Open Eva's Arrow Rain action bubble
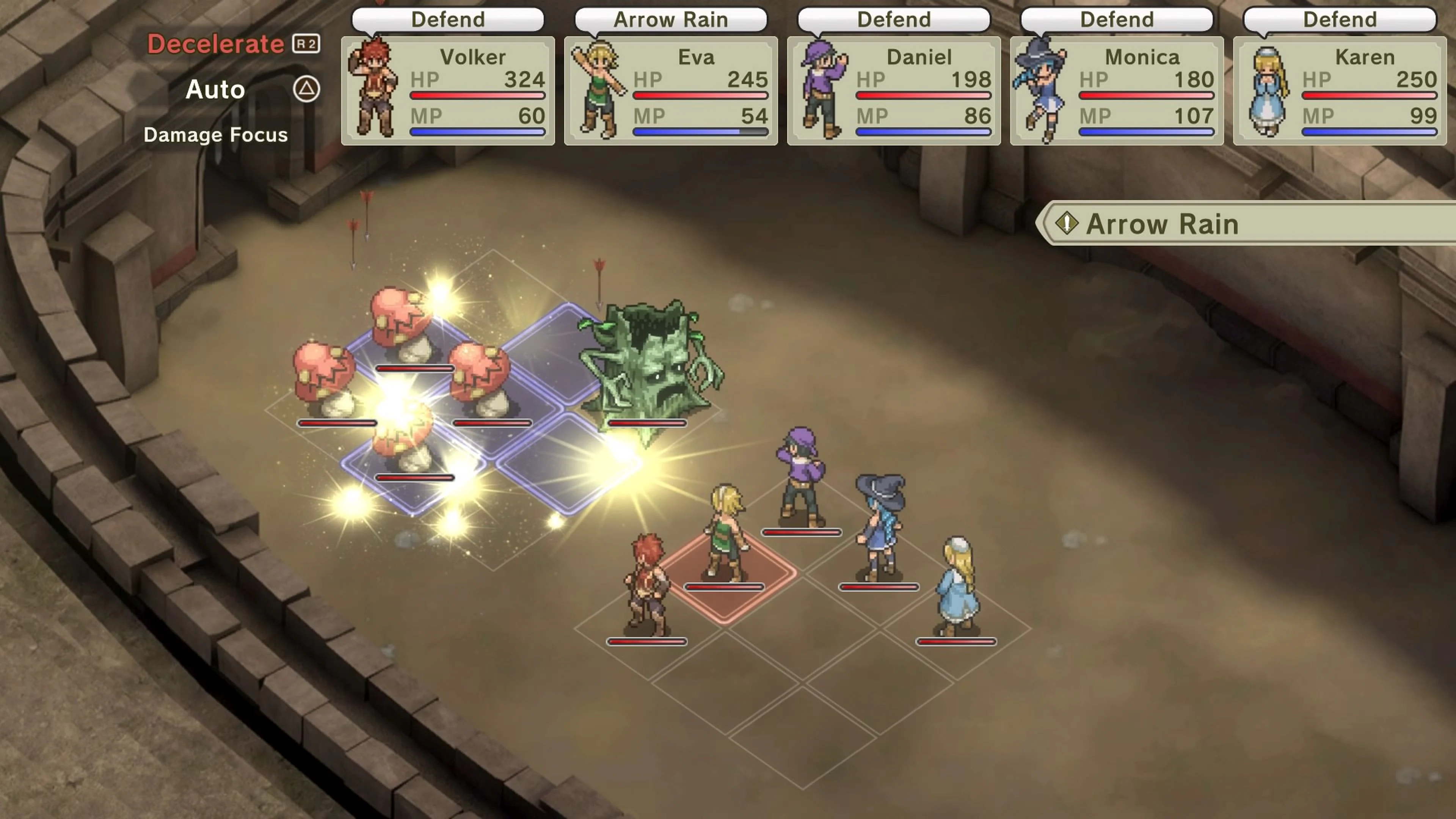The image size is (1456, 819). pyautogui.click(x=670, y=20)
